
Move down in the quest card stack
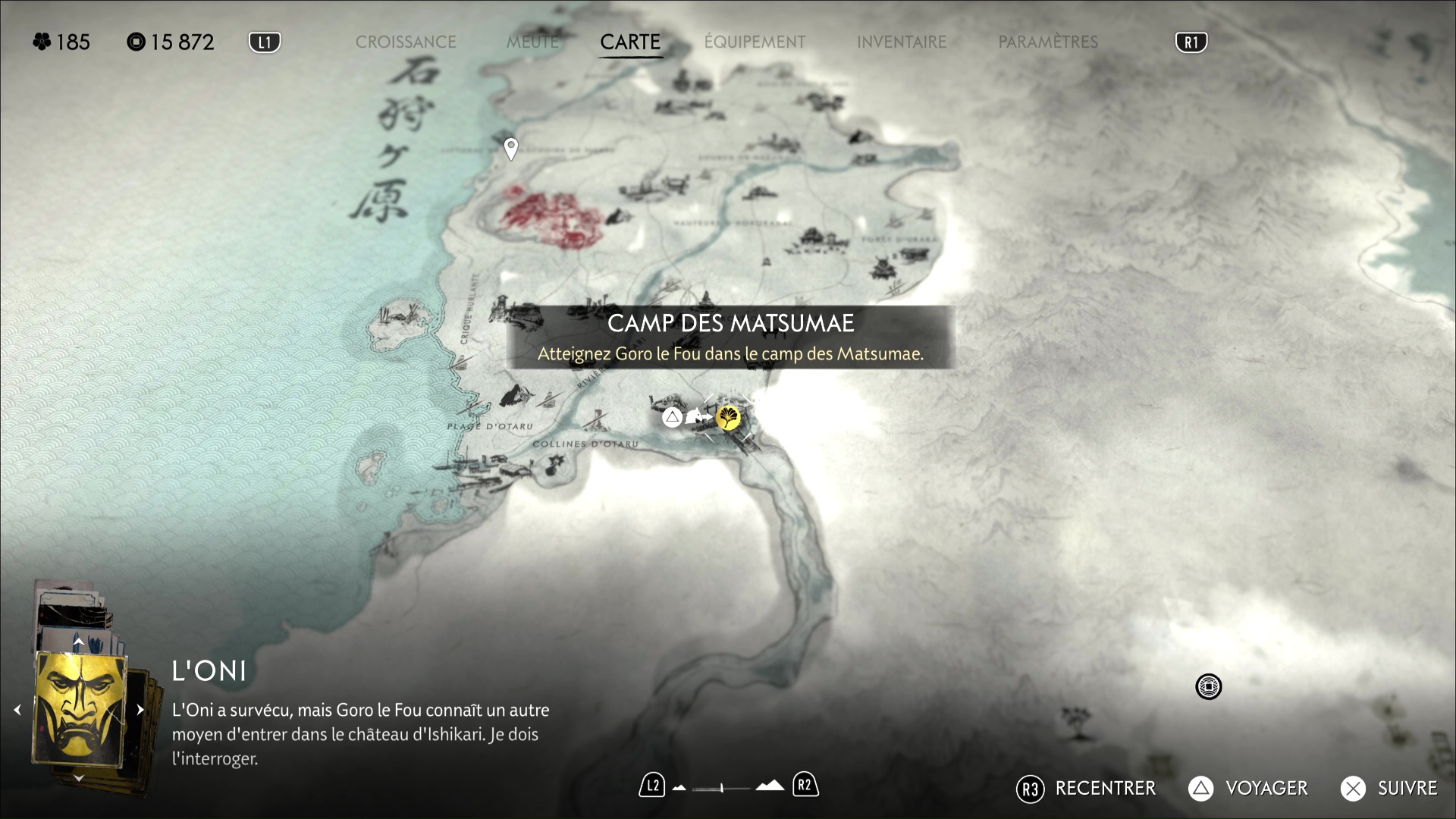(x=78, y=778)
